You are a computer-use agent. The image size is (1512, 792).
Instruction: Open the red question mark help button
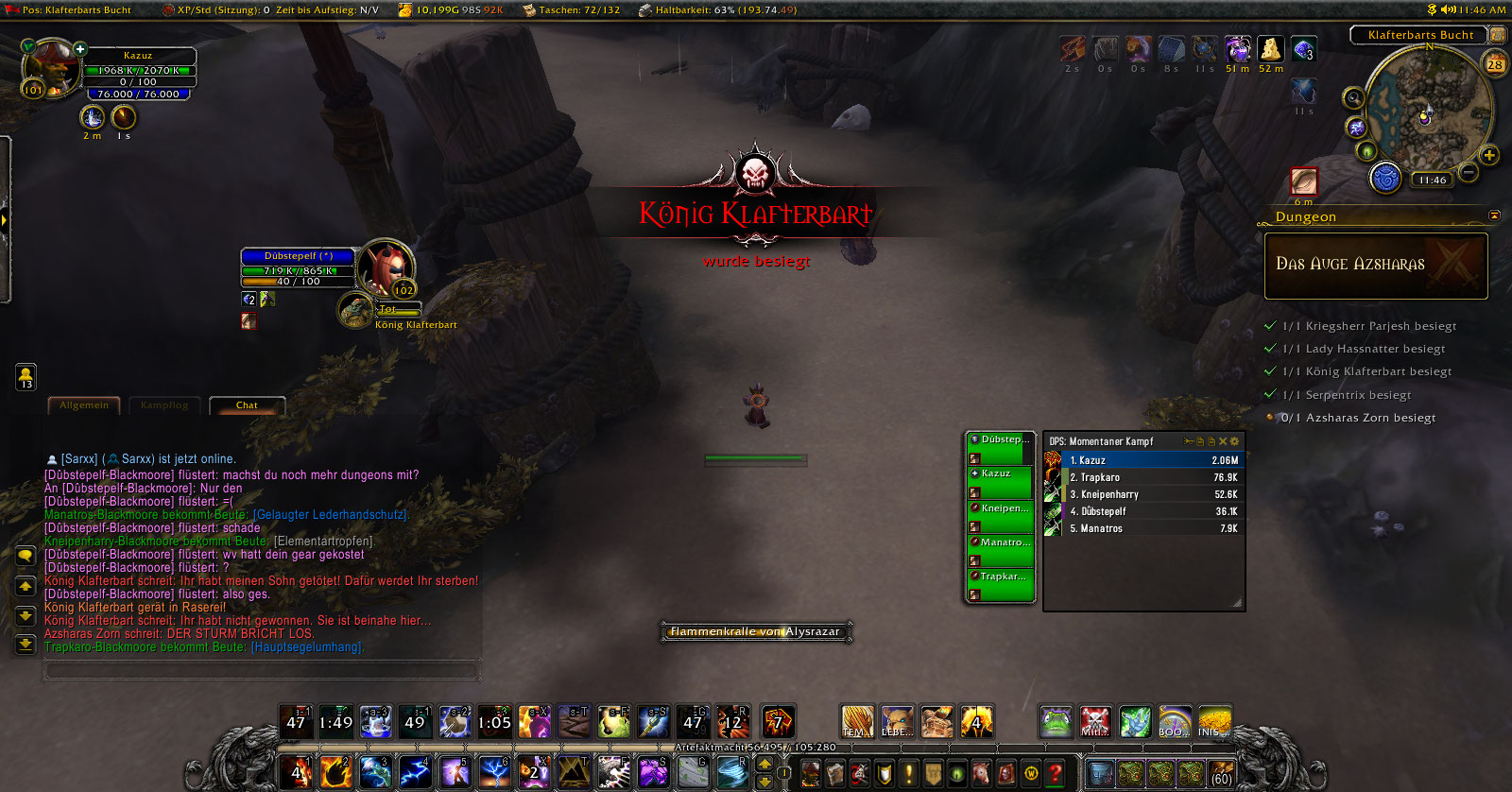click(1055, 773)
